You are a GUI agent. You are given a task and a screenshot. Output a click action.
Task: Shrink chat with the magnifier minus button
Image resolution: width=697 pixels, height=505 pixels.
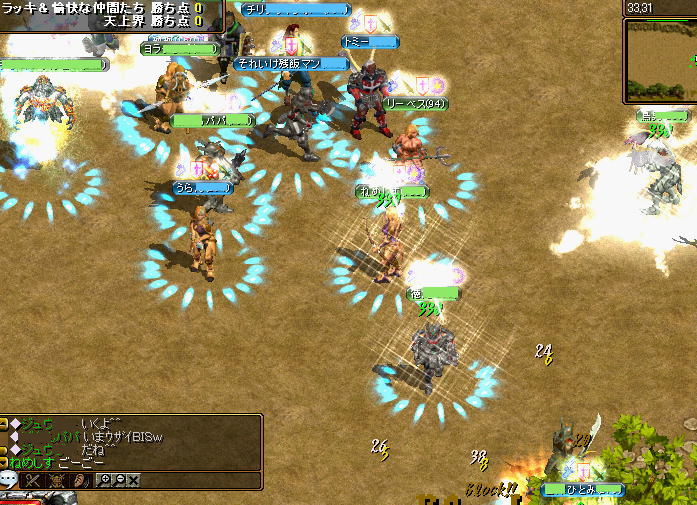[119, 481]
